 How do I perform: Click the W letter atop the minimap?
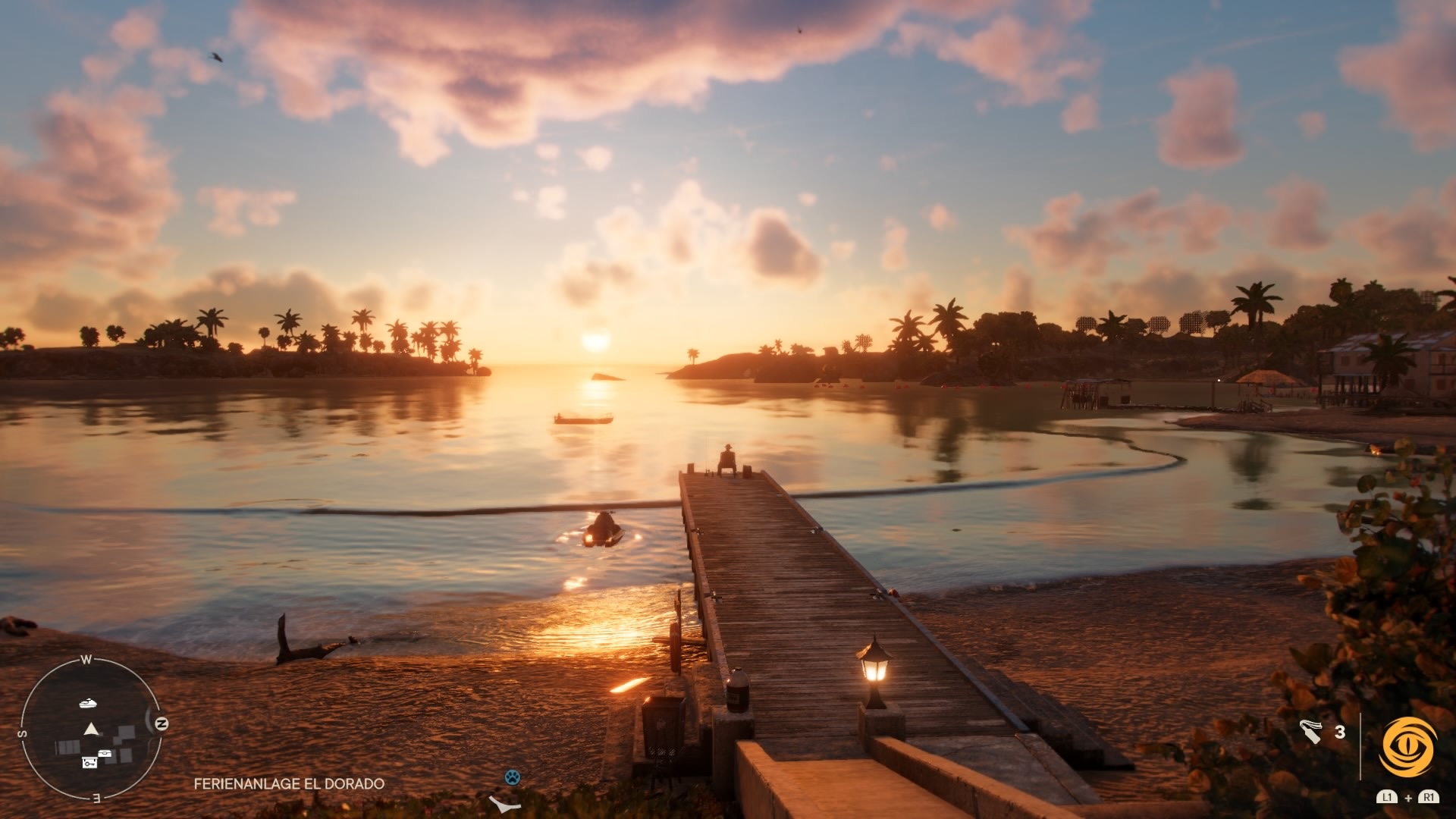86,659
